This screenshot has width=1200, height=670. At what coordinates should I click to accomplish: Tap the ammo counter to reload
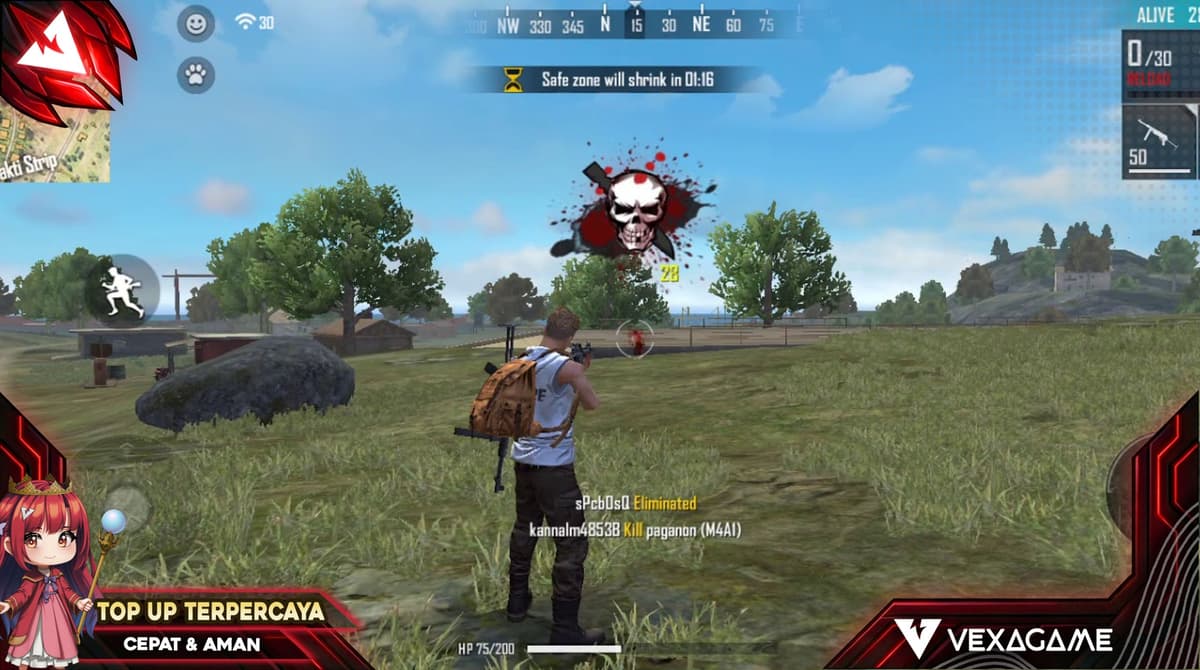click(1159, 62)
